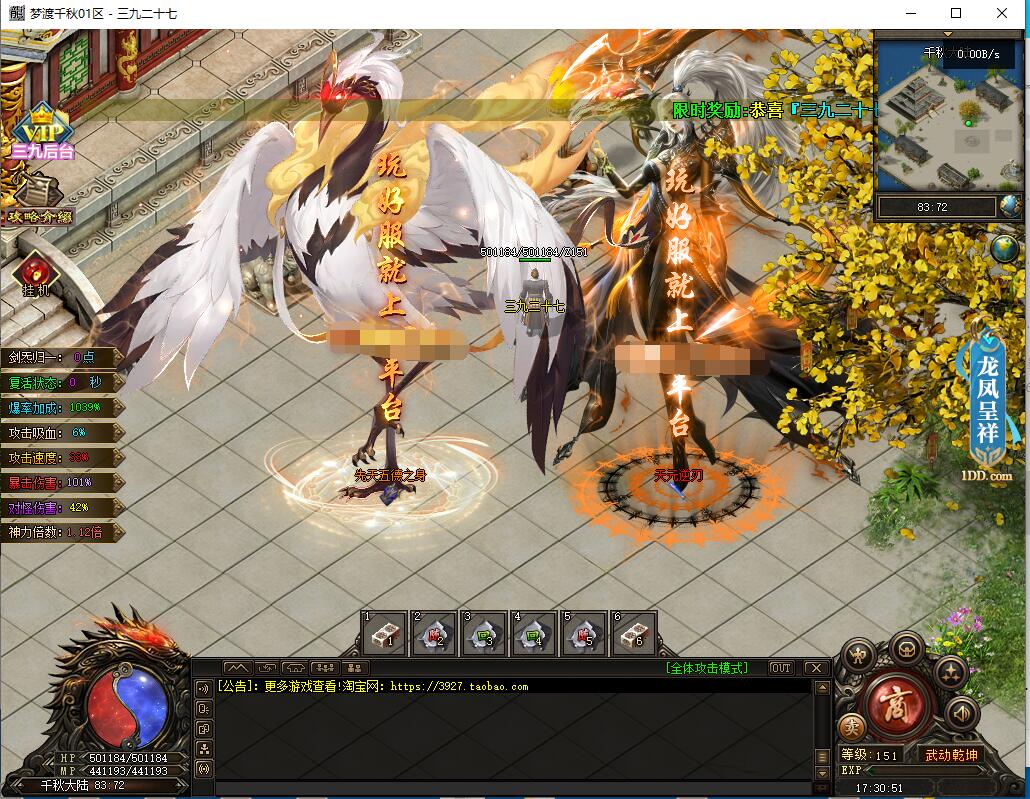Viewport: 1030px width, 799px height.
Task: Use the red item in hotbar slot 2
Action: point(434,634)
